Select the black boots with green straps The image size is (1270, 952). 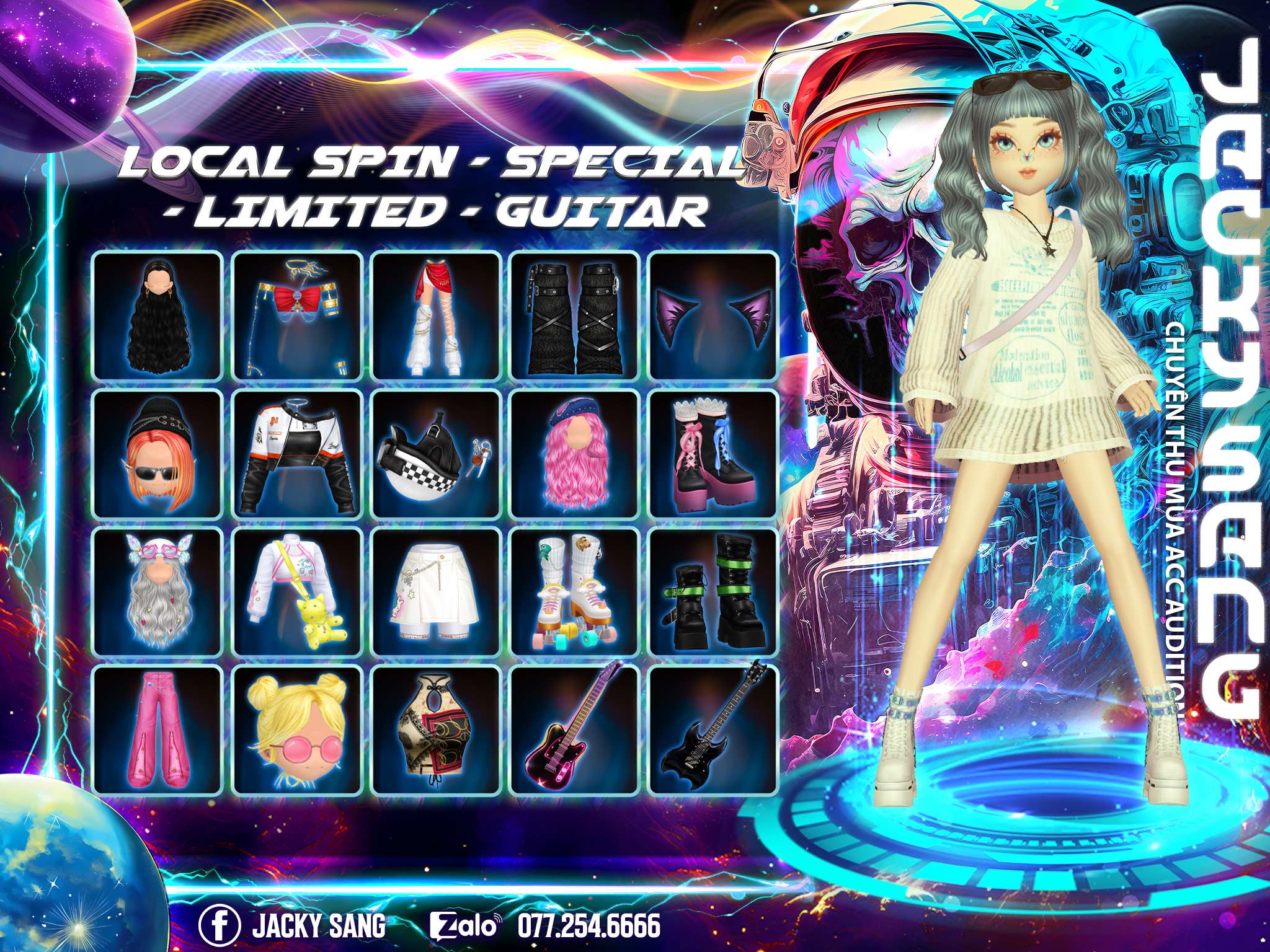(713, 593)
